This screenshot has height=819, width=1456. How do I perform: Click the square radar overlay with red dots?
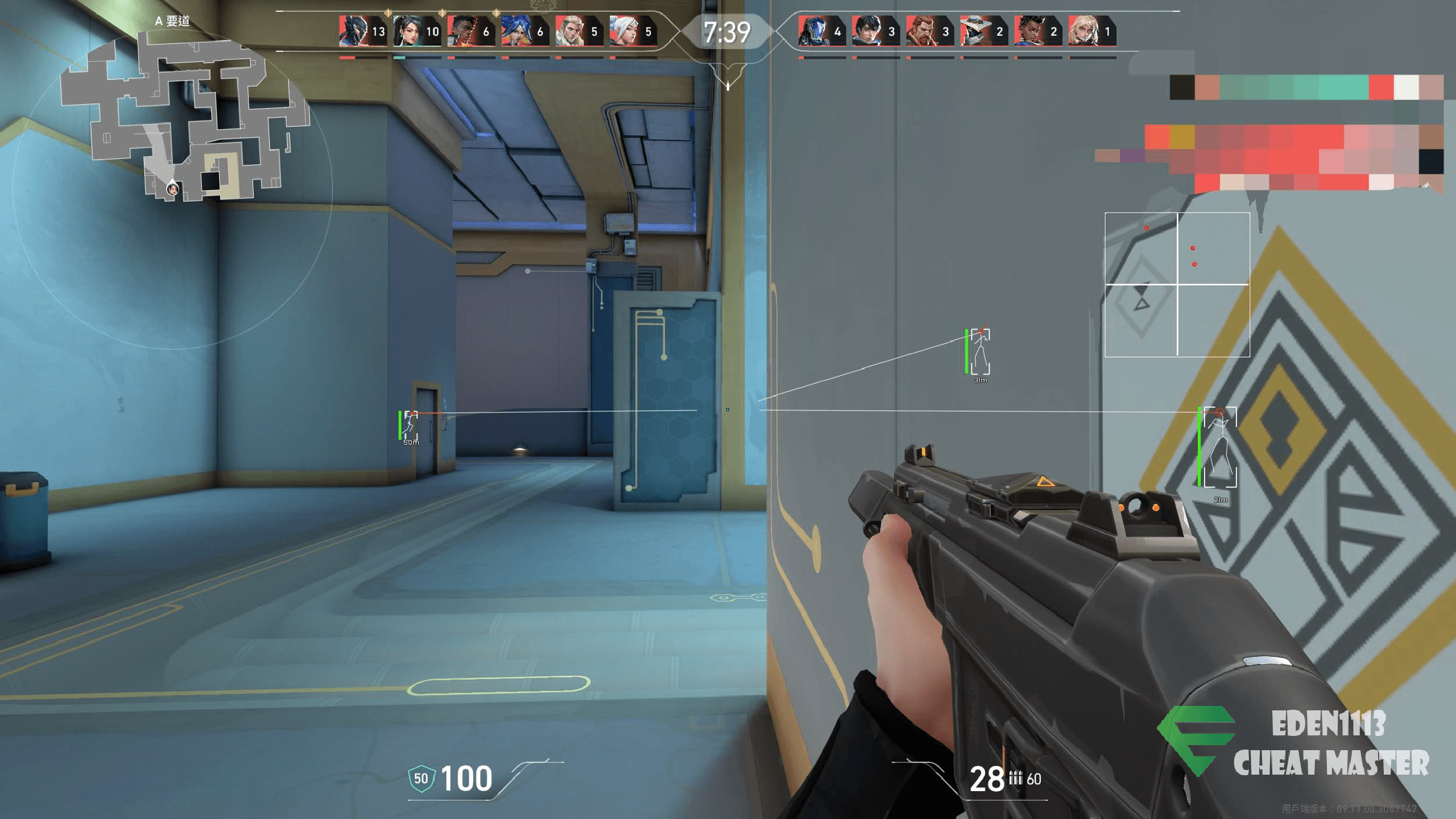coord(1177,284)
